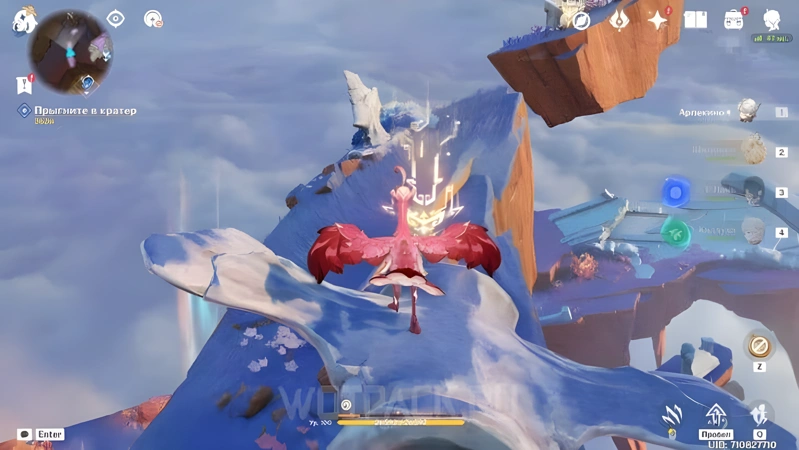799x450 pixels.
Task: Switch to the second party member
Action: [750, 152]
